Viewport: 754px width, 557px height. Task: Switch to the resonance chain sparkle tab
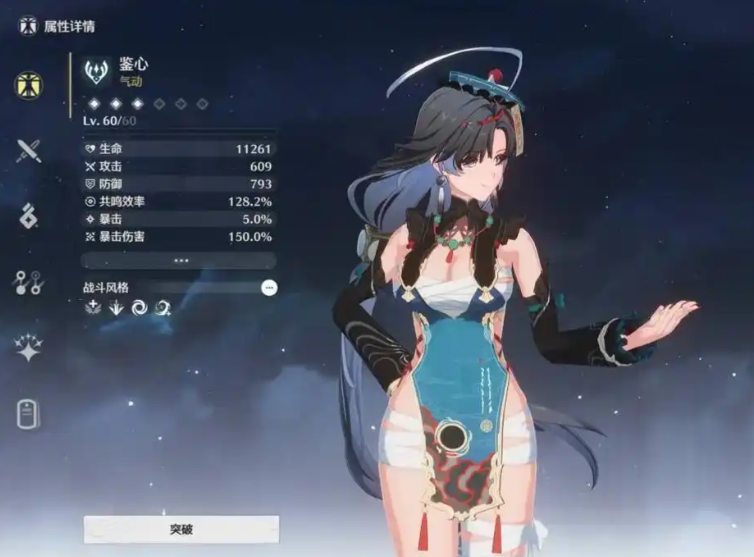(x=28, y=348)
